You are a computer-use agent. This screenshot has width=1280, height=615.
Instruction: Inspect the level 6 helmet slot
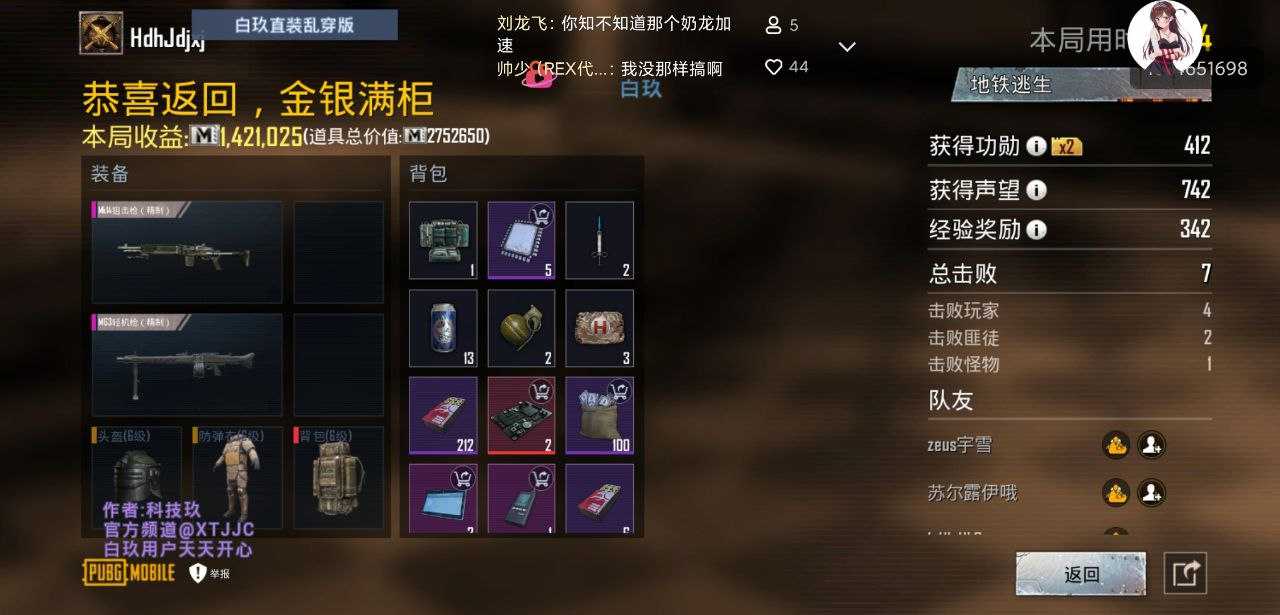(136, 482)
